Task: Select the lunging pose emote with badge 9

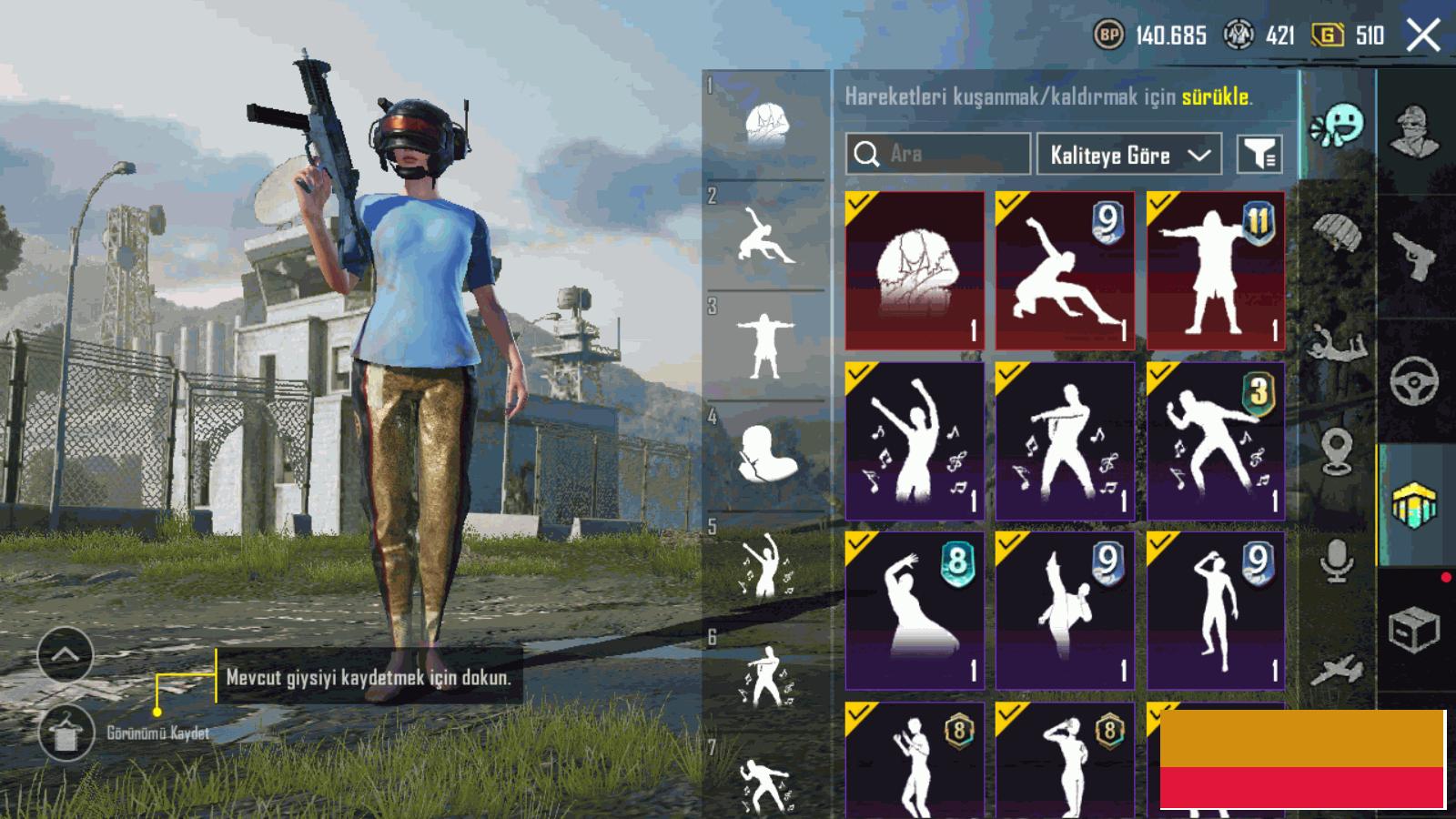Action: 1065,270
